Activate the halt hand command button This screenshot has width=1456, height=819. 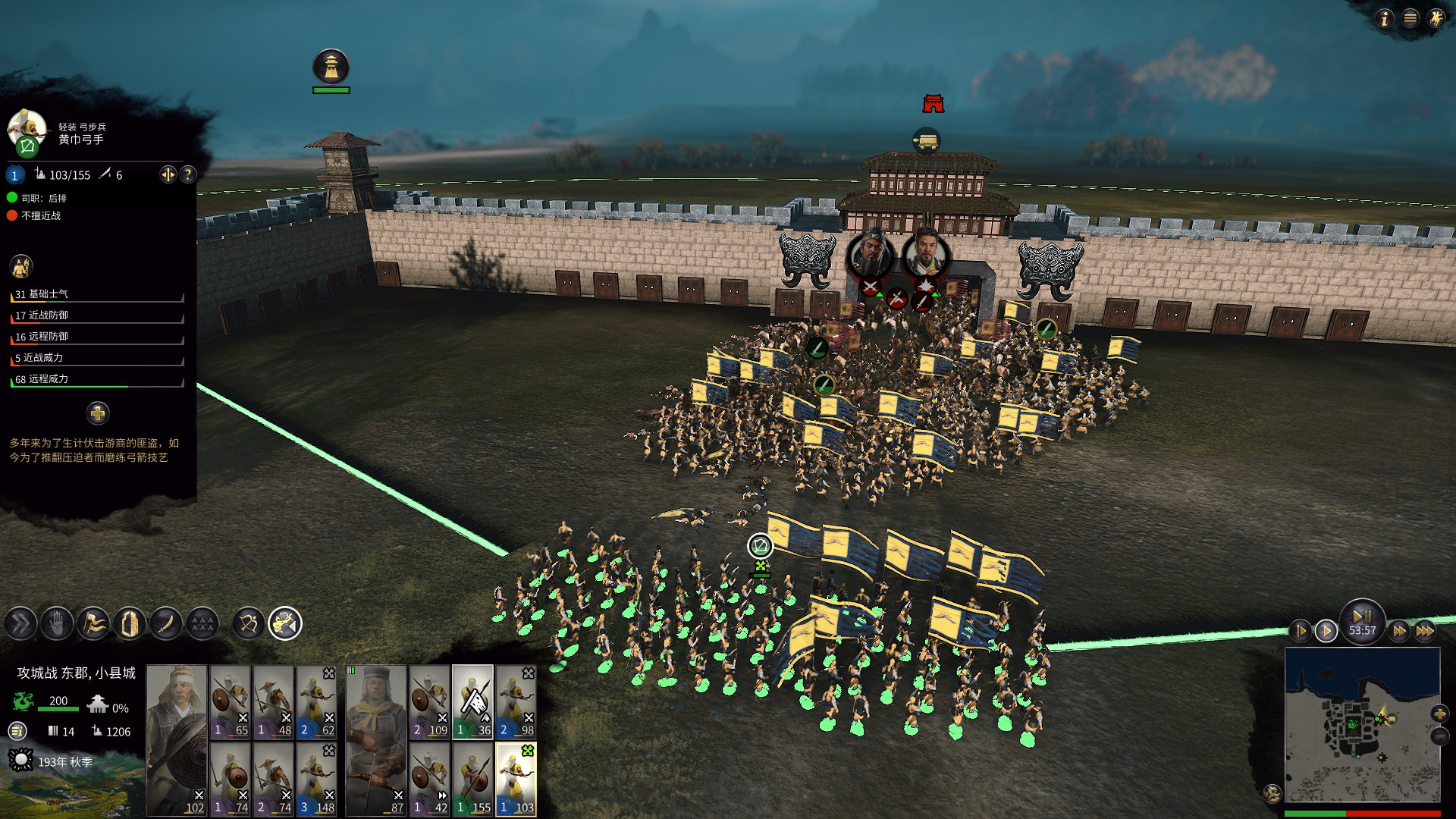[57, 624]
